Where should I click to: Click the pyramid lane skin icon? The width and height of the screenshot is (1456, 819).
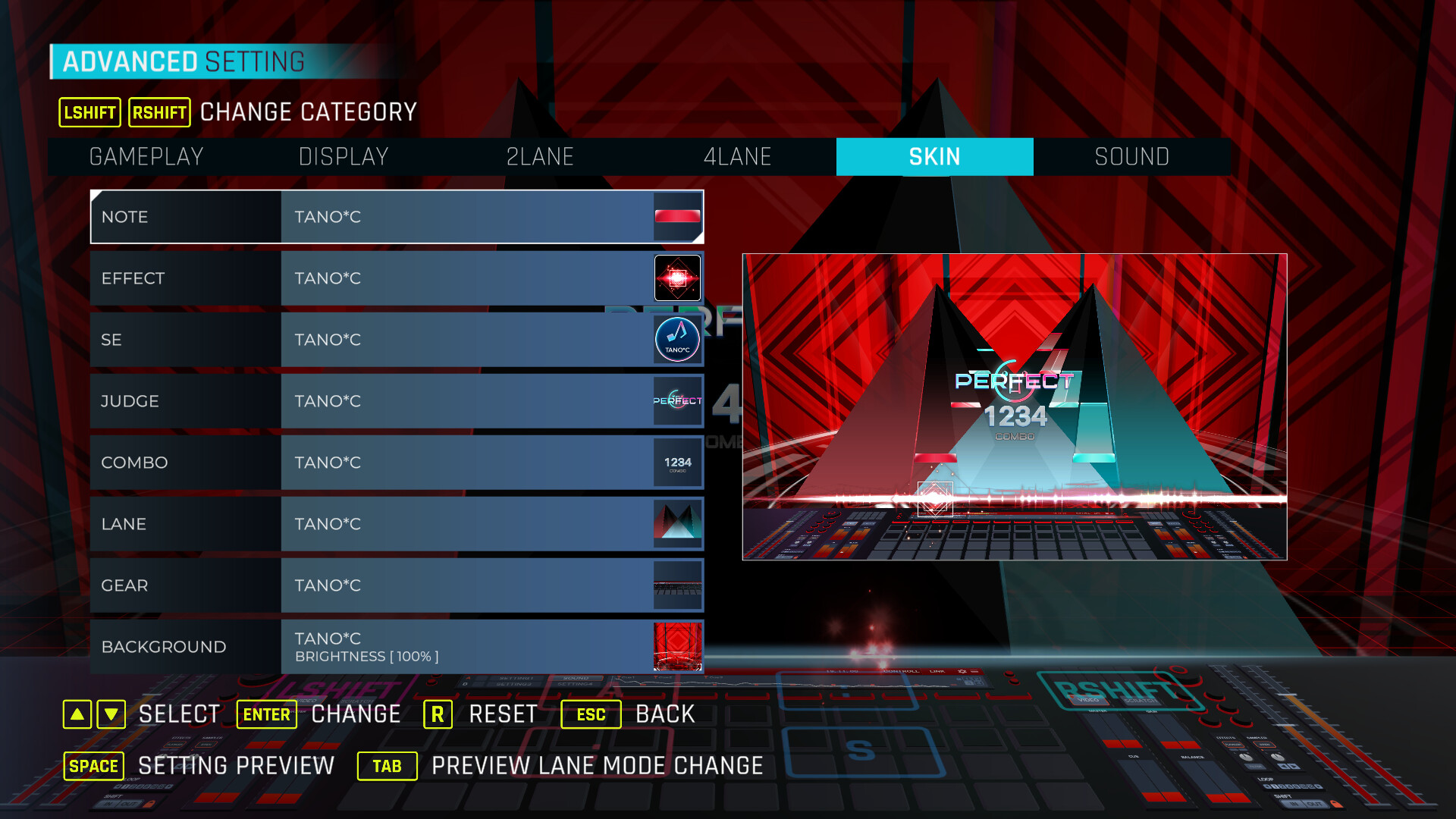click(677, 524)
